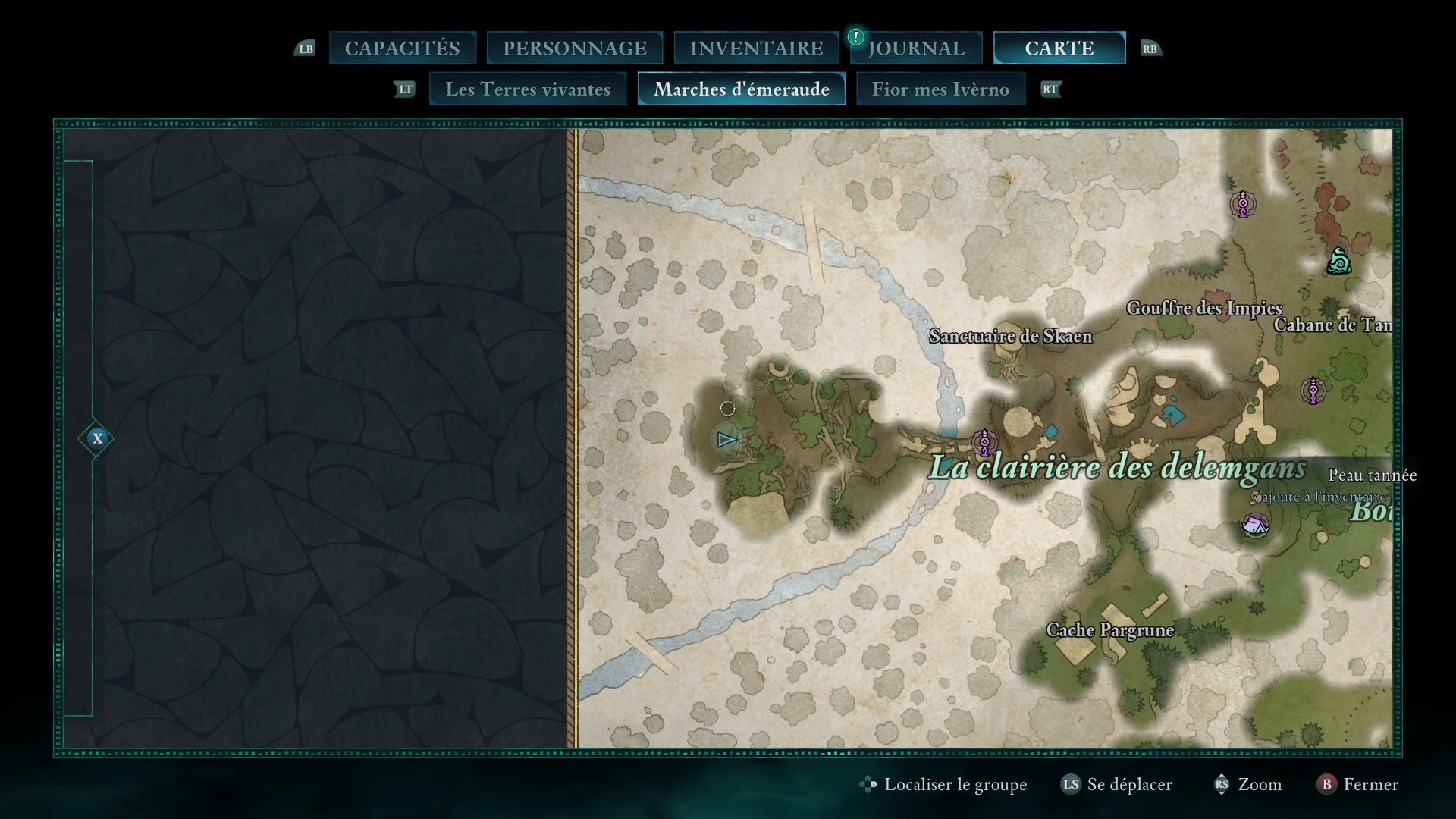Click the player arrow marker on the map
Screen dimensions: 1456x819
pos(726,440)
